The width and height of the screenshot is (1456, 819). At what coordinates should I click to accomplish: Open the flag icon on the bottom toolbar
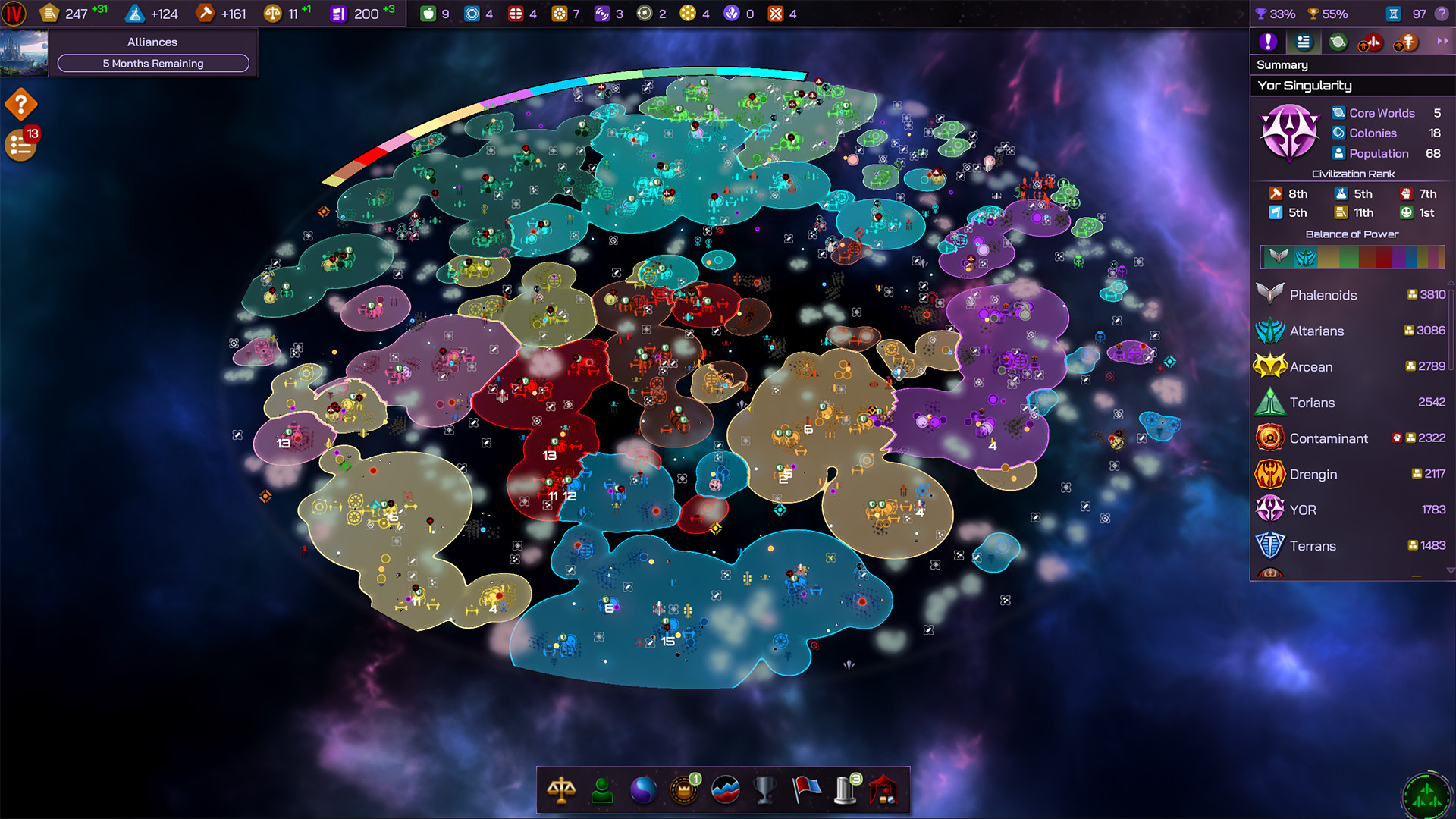click(x=805, y=790)
